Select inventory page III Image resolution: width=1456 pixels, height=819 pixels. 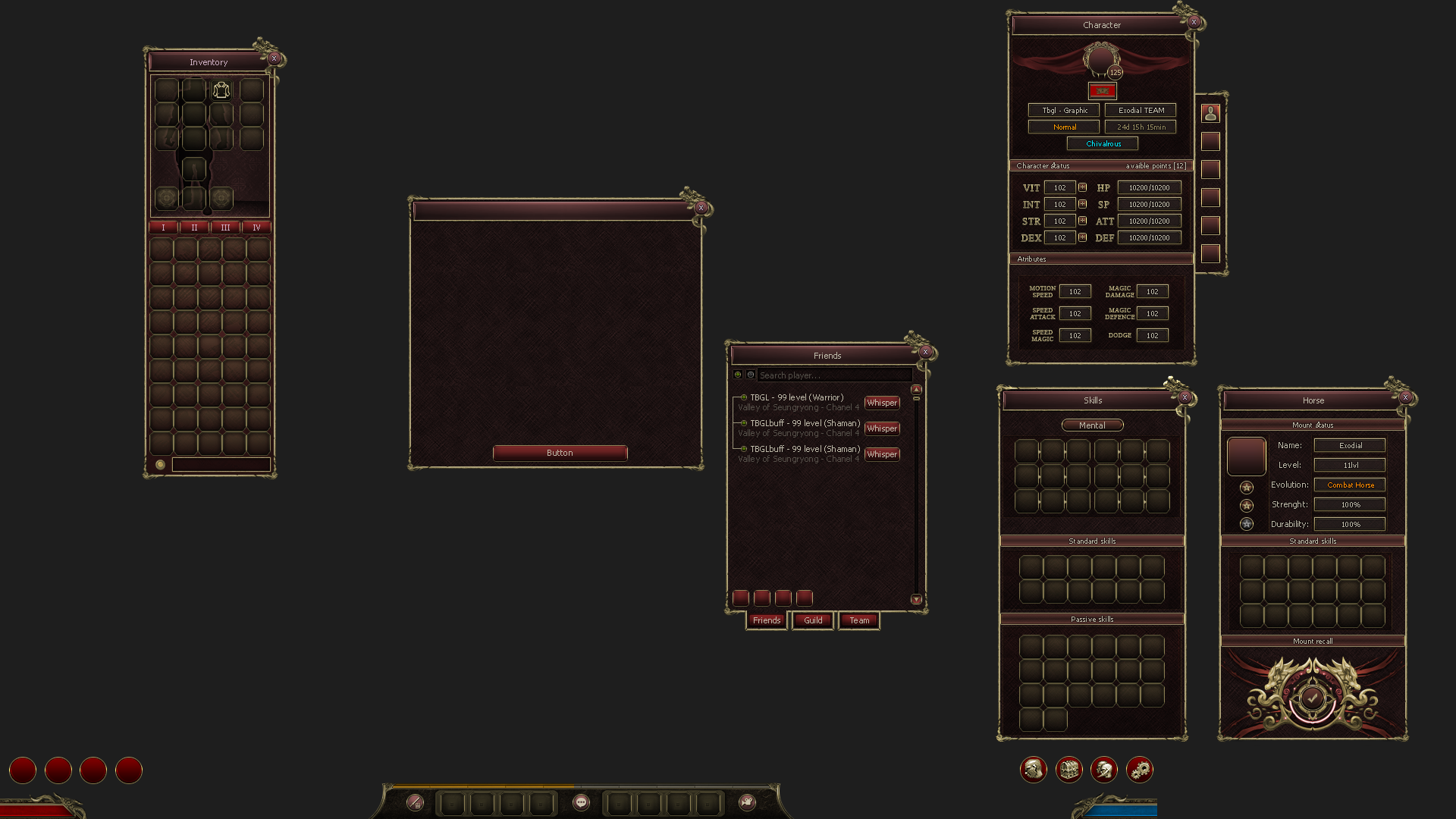coord(225,227)
